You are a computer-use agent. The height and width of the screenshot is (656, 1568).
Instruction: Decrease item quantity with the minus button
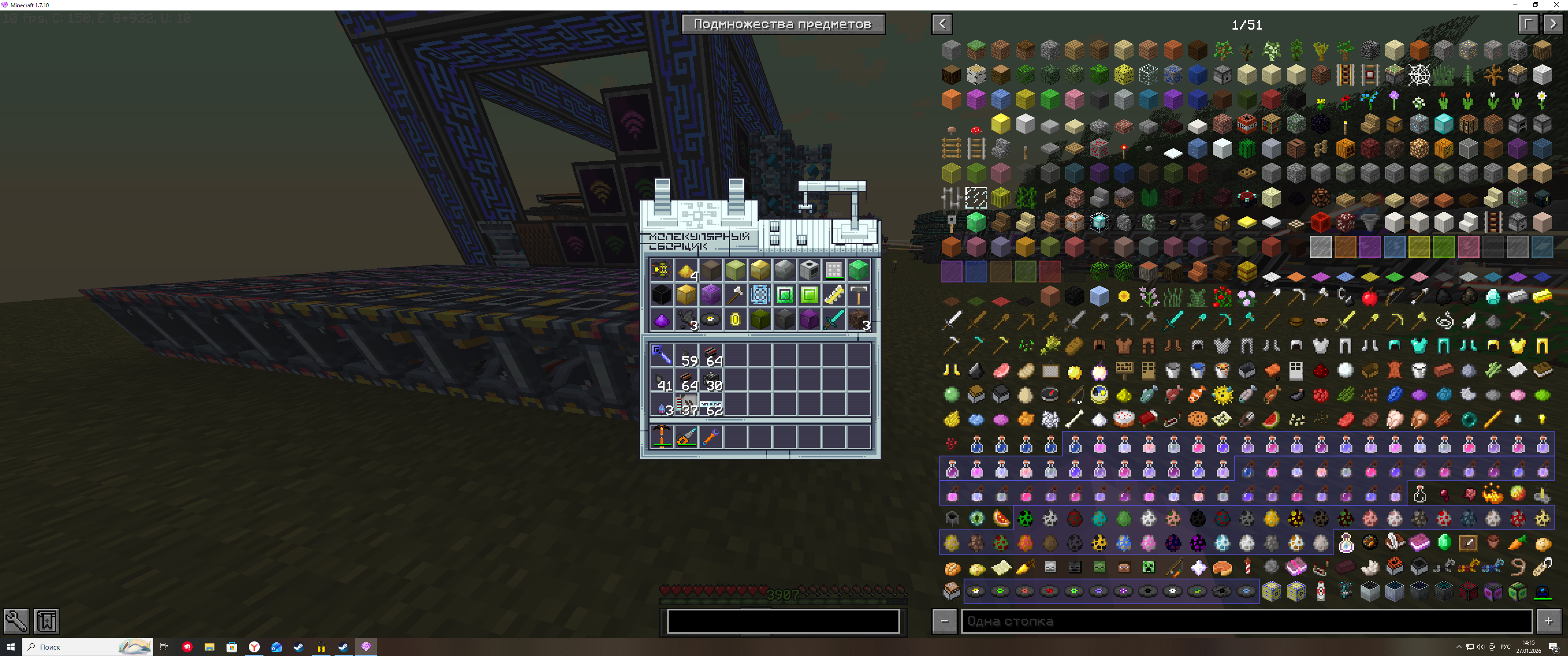pos(944,621)
